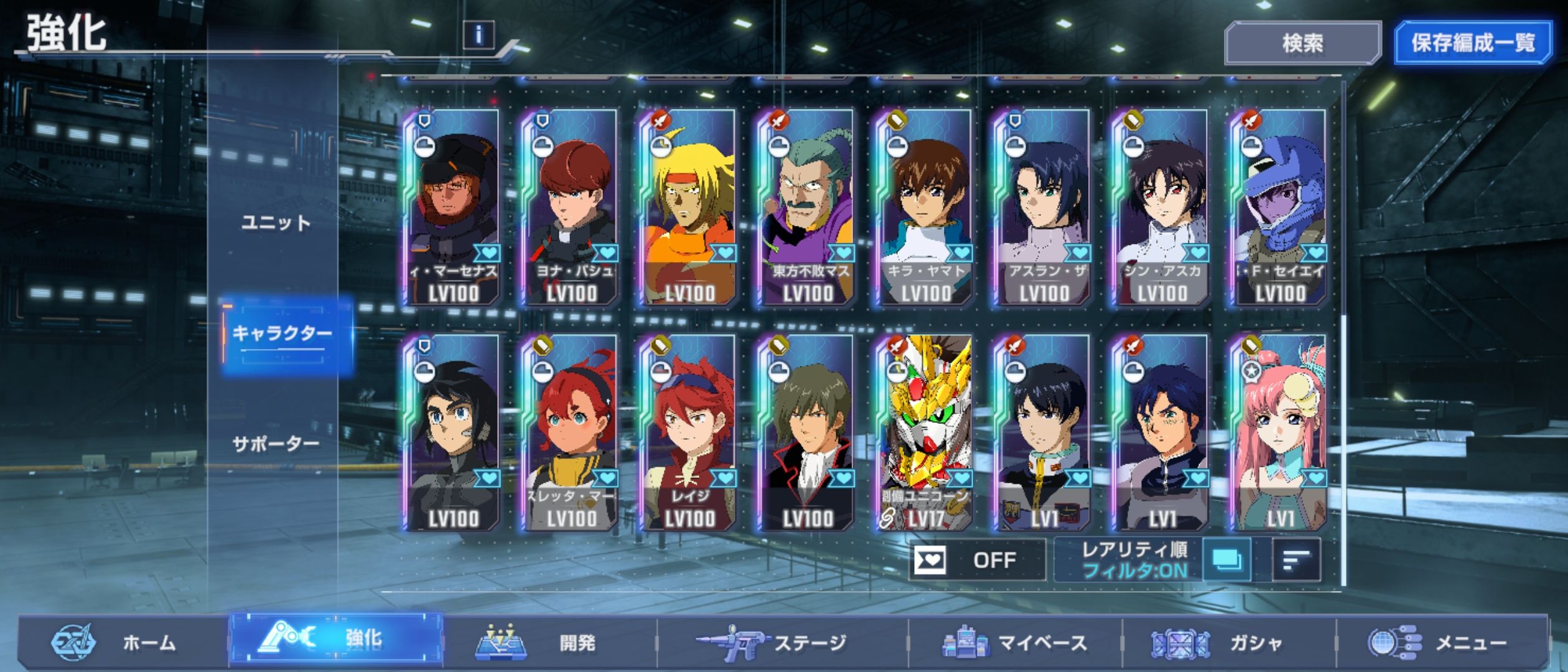Open the ステージ stage menu
This screenshot has height=672, width=1568.
point(781,642)
